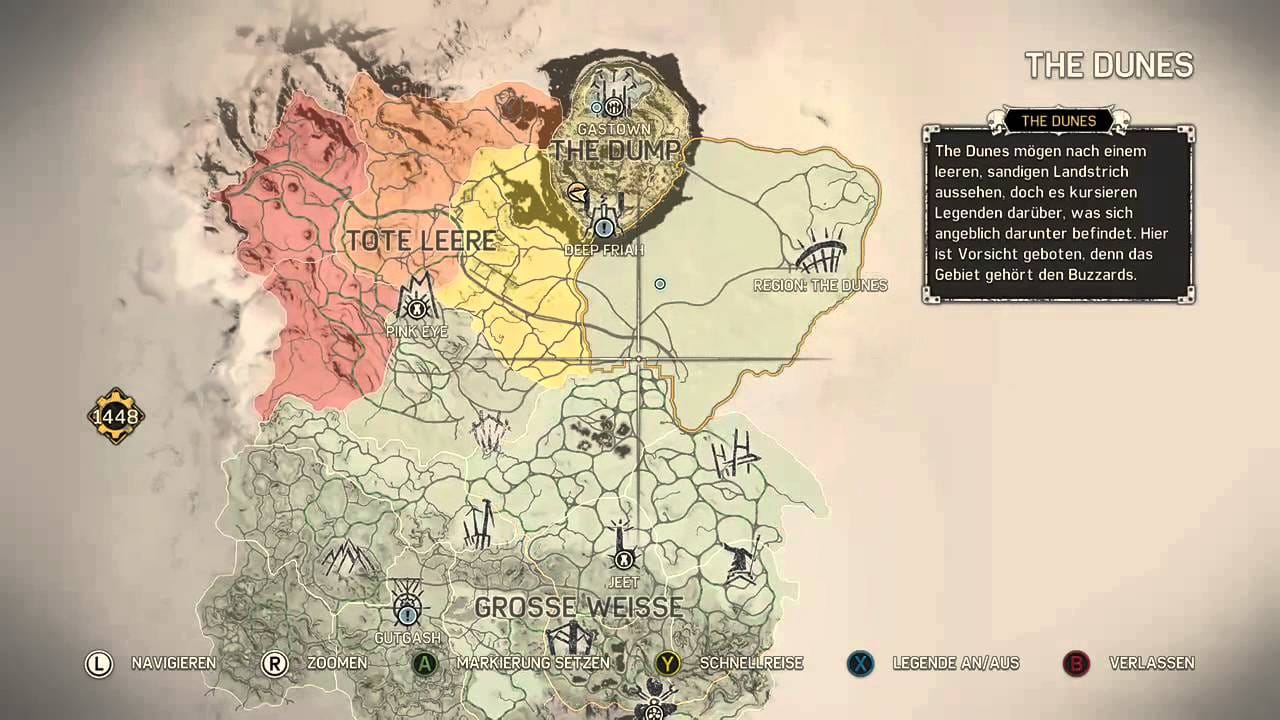Click the small blue water marker in The Dunes
Image resolution: width=1280 pixels, height=720 pixels.
point(659,284)
